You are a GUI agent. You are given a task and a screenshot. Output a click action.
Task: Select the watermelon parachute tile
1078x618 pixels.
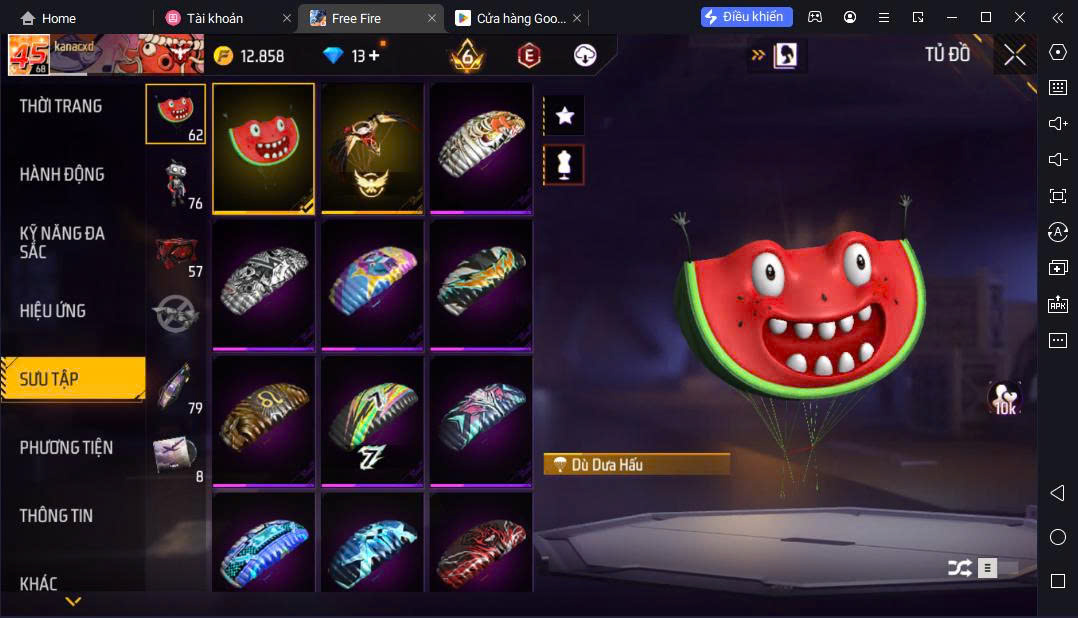264,147
